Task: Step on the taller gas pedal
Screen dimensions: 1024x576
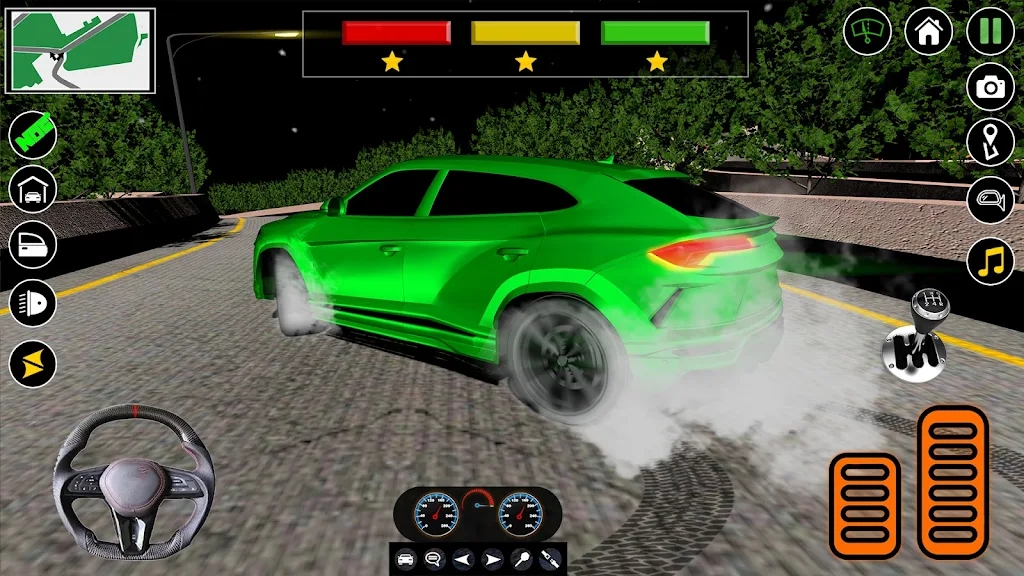Action: click(952, 480)
